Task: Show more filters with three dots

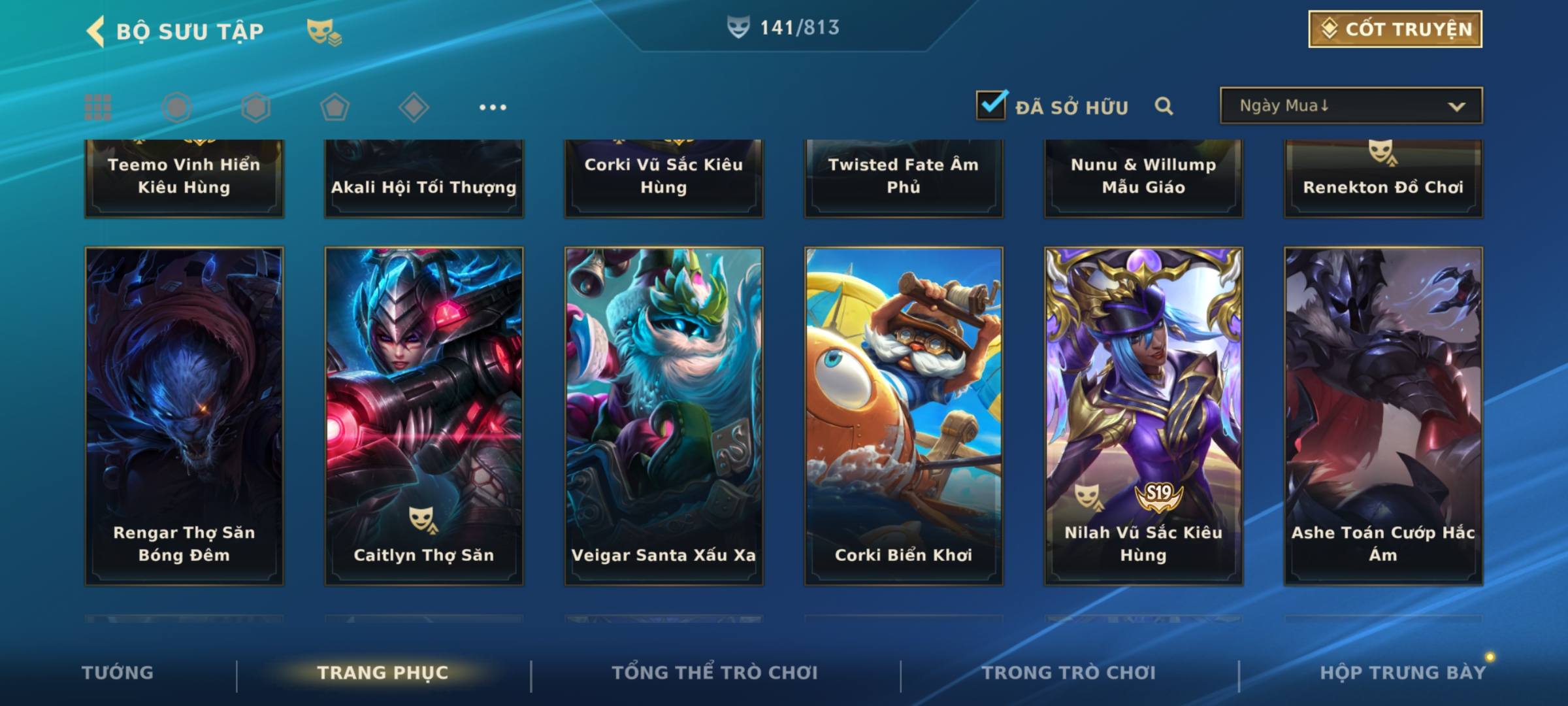Action: pos(493,107)
